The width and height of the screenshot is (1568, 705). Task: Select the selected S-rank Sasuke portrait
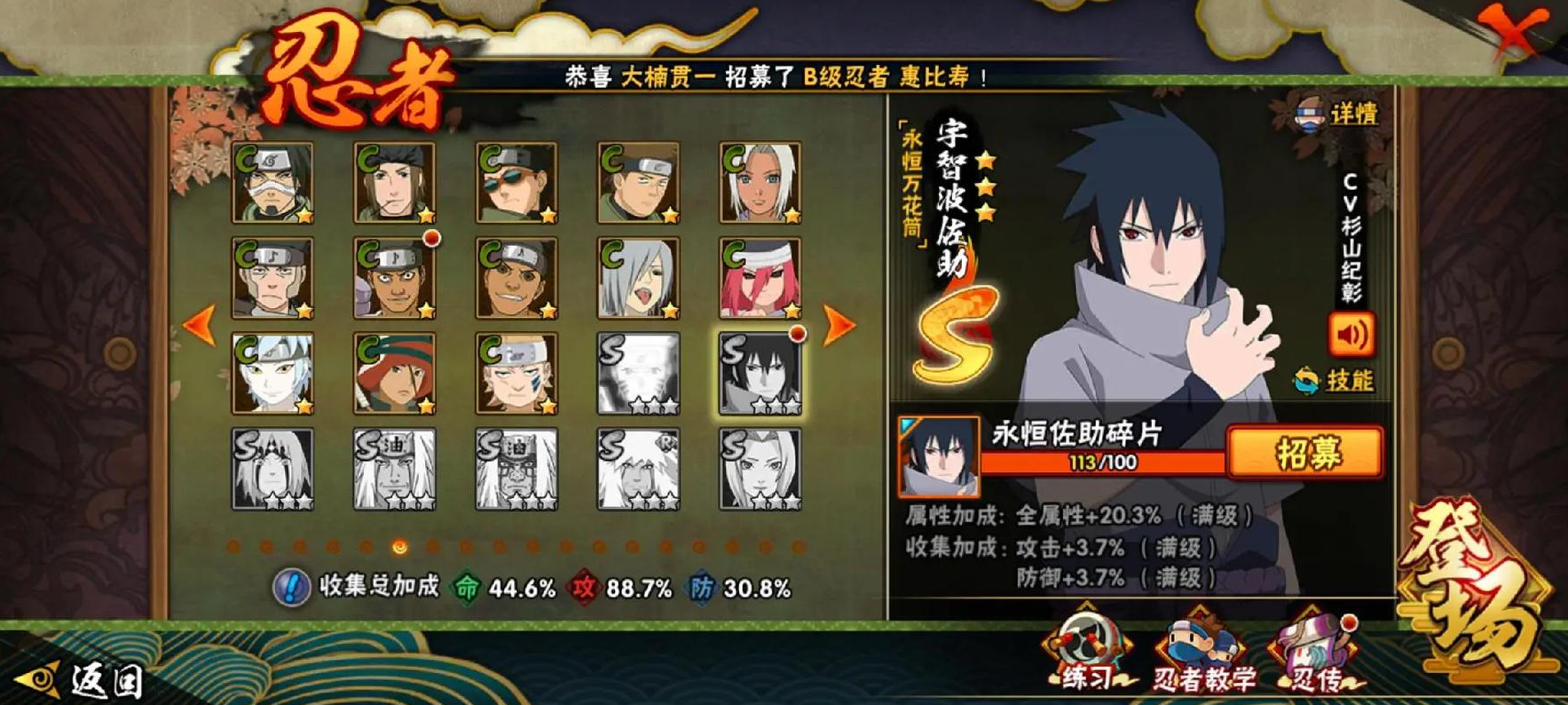760,374
